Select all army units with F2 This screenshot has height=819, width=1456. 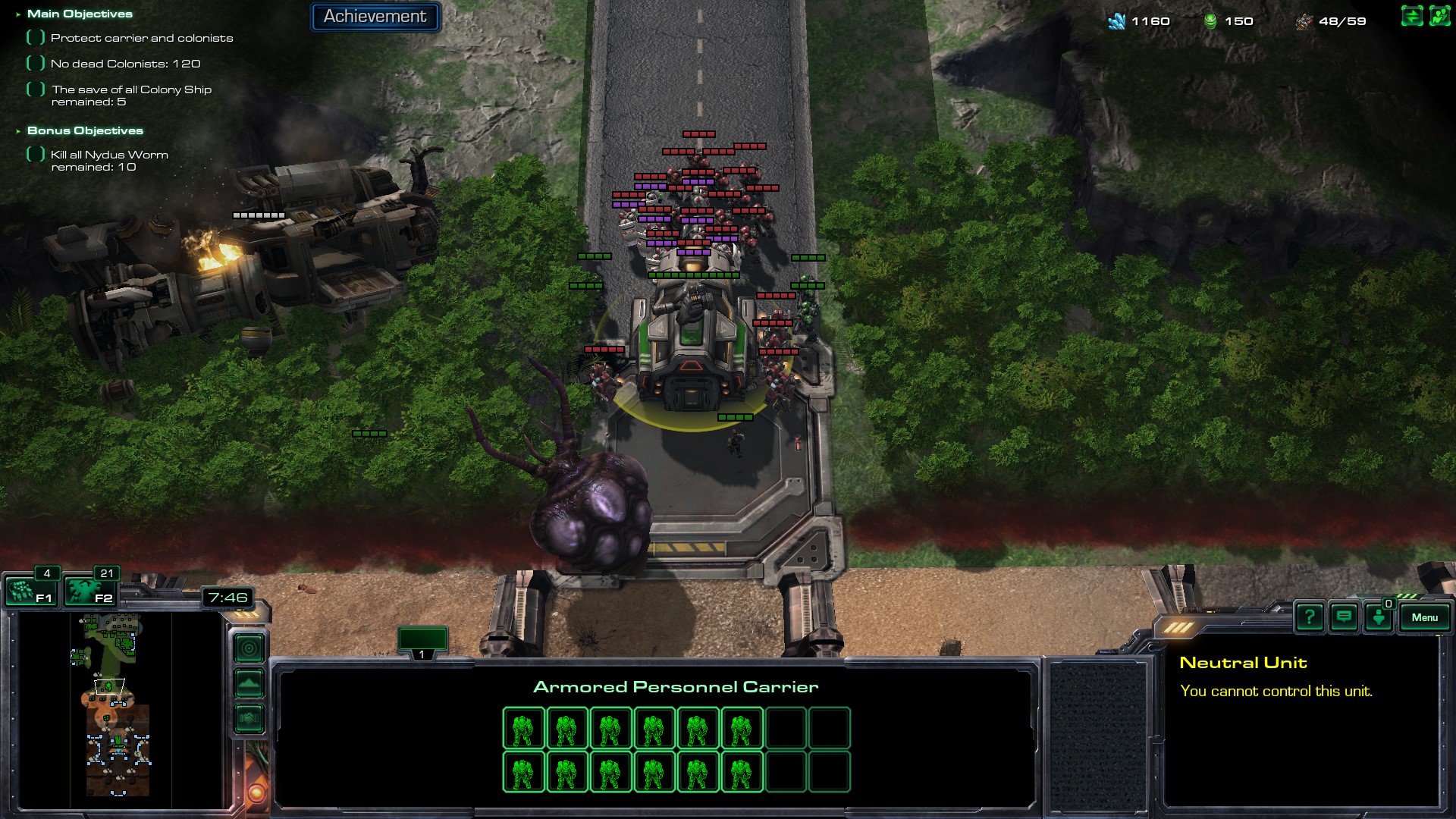click(x=89, y=591)
